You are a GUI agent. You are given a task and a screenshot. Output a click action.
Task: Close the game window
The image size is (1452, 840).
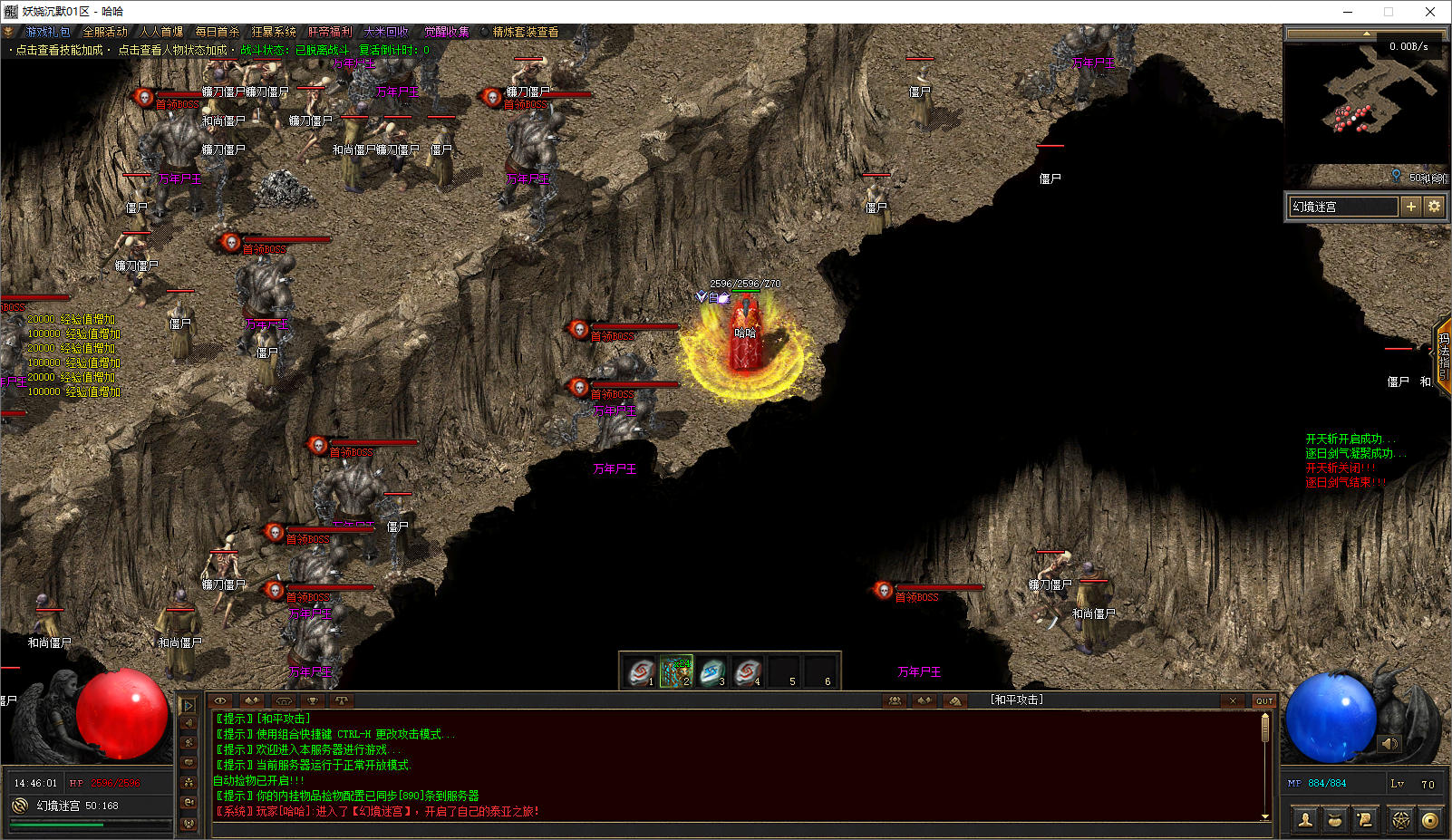coord(1430,12)
